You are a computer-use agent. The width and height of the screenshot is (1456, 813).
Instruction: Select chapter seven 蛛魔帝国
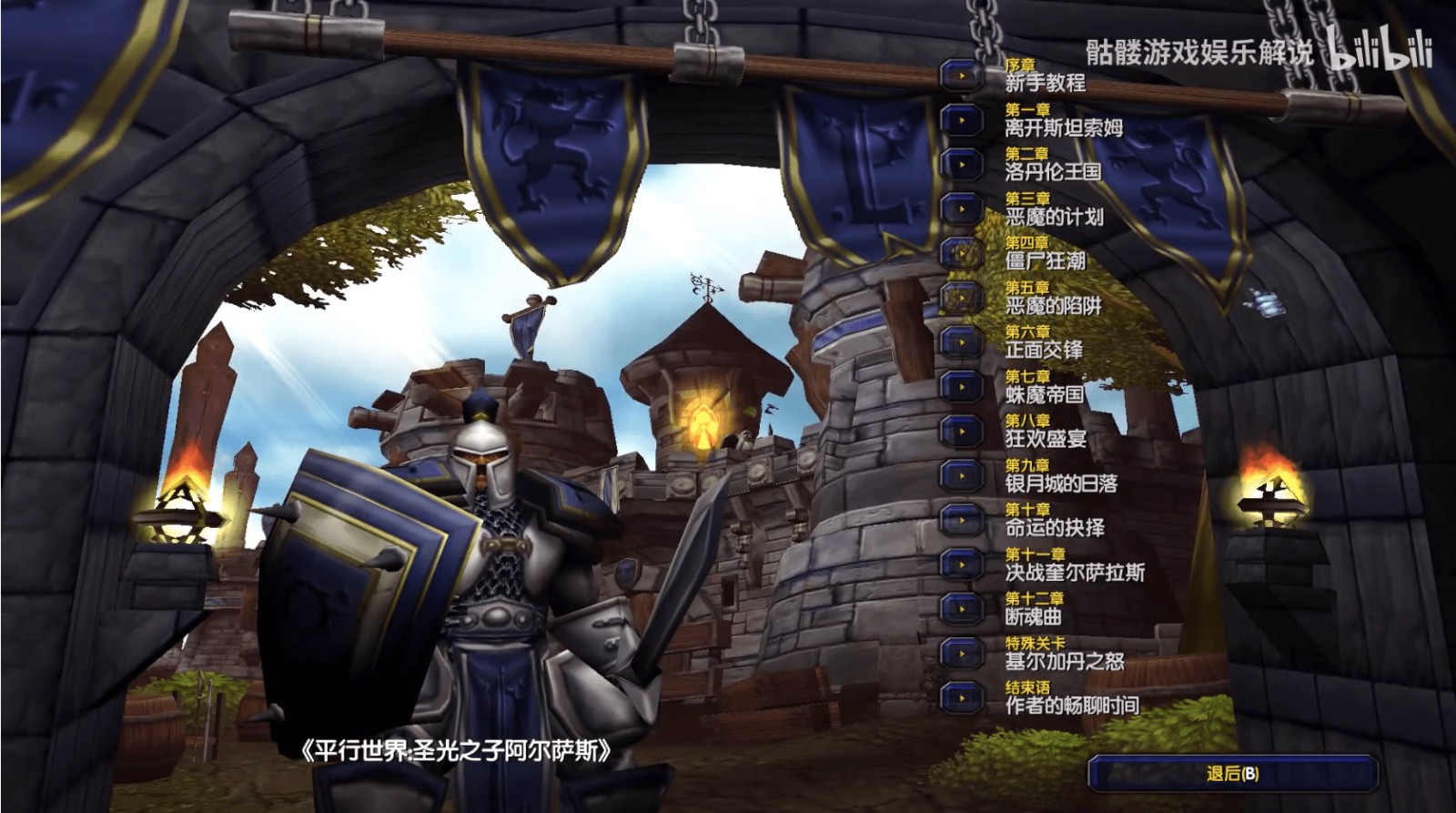pos(961,386)
